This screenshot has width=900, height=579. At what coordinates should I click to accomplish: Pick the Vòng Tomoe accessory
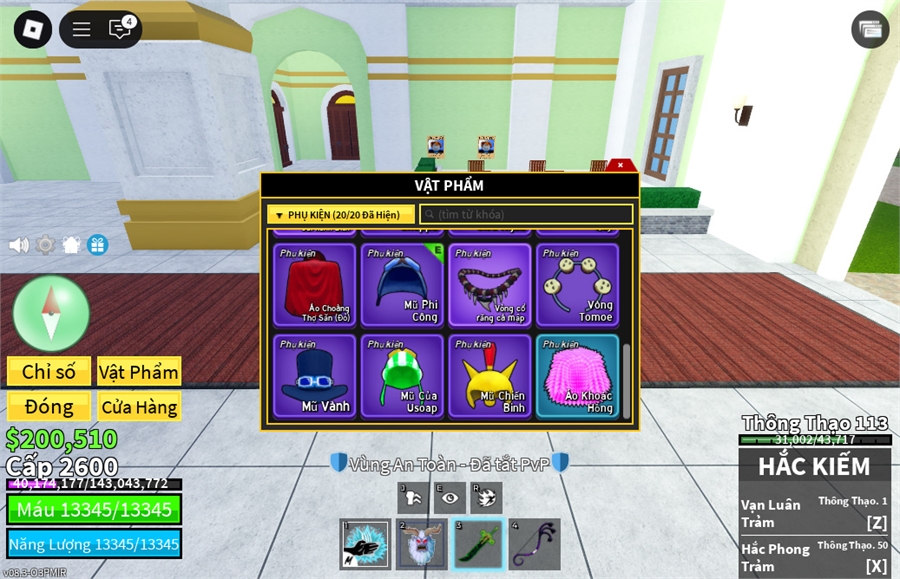577,285
